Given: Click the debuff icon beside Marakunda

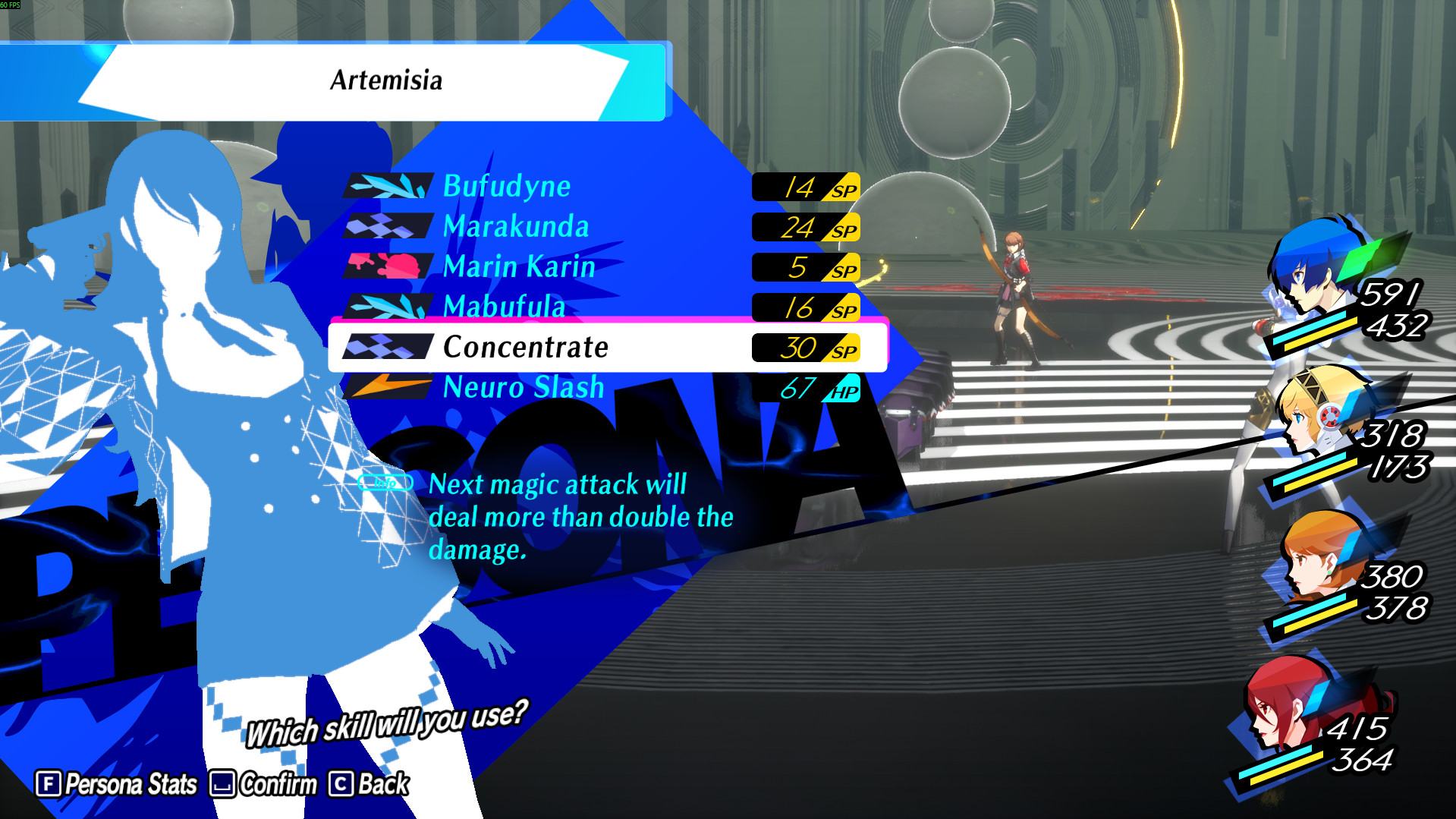Looking at the screenshot, I should pos(385,227).
